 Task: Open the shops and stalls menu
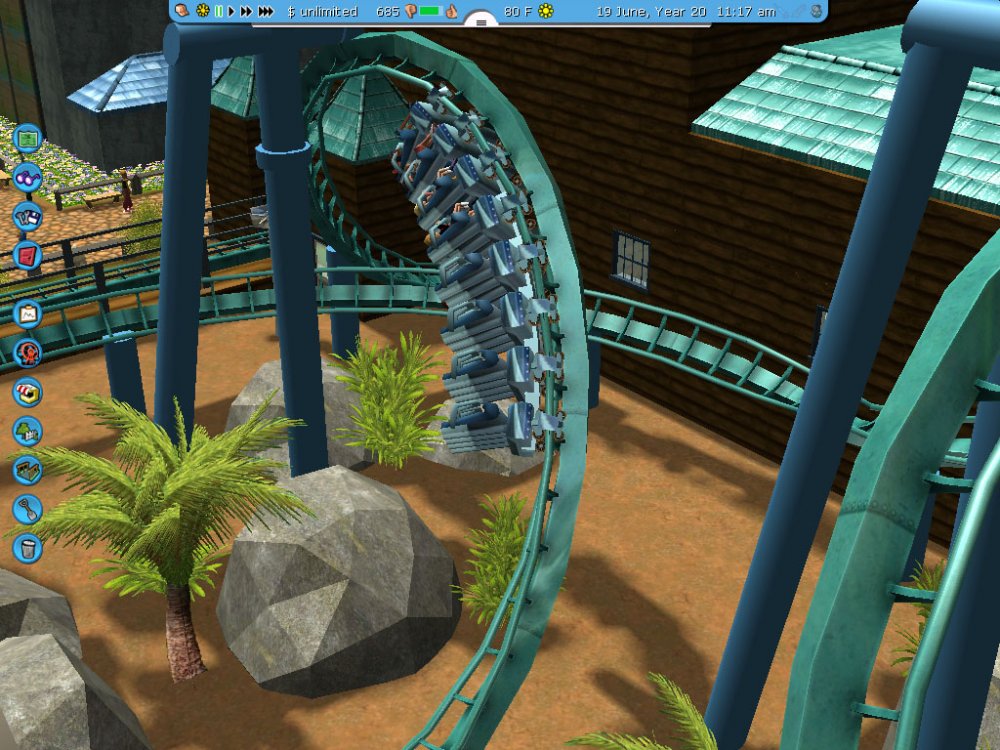(27, 391)
